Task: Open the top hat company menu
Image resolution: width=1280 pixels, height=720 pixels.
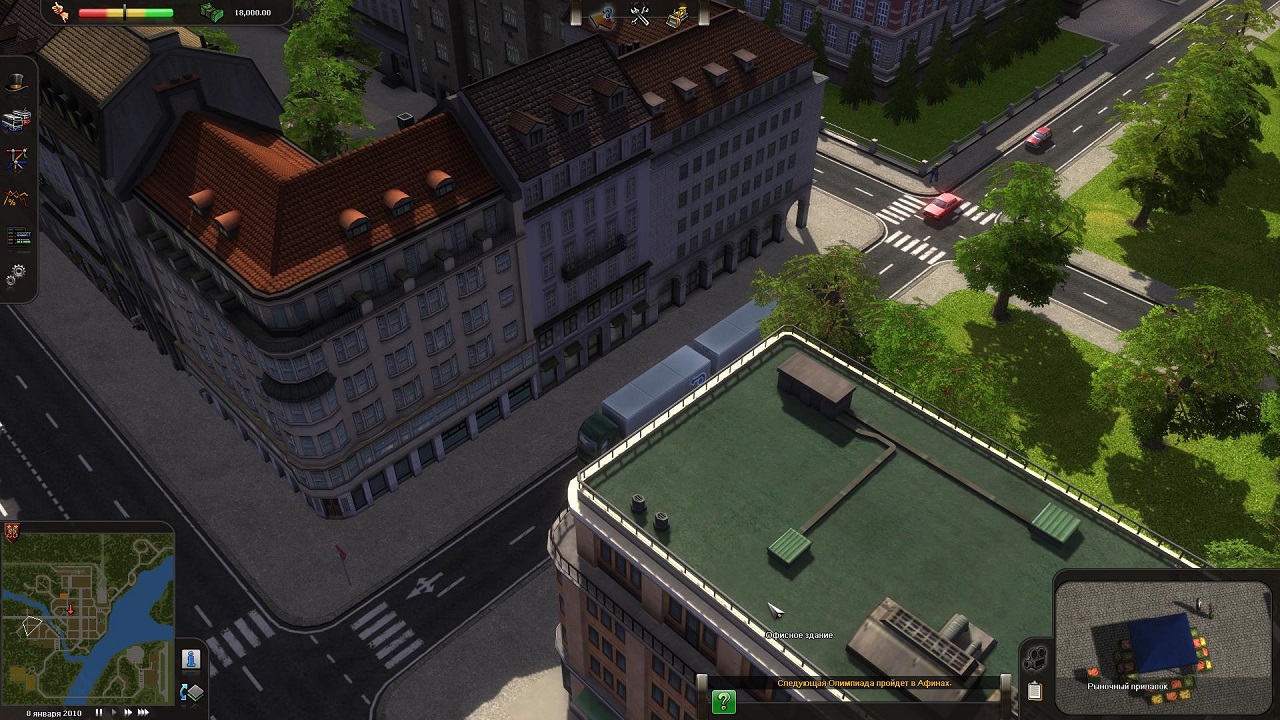Action: 17,82
